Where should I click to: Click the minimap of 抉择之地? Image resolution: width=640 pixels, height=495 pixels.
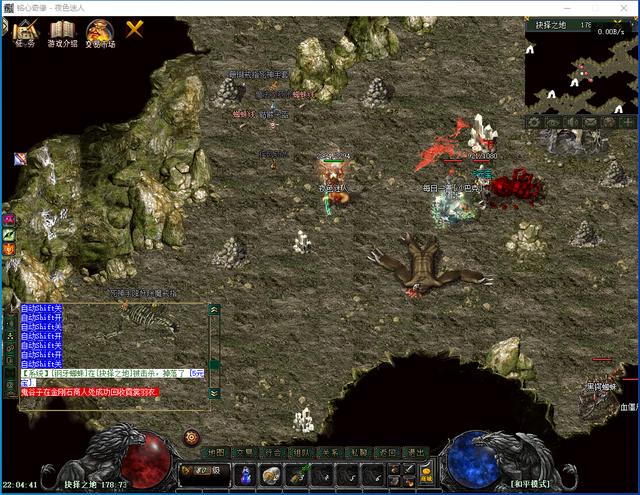click(x=581, y=70)
